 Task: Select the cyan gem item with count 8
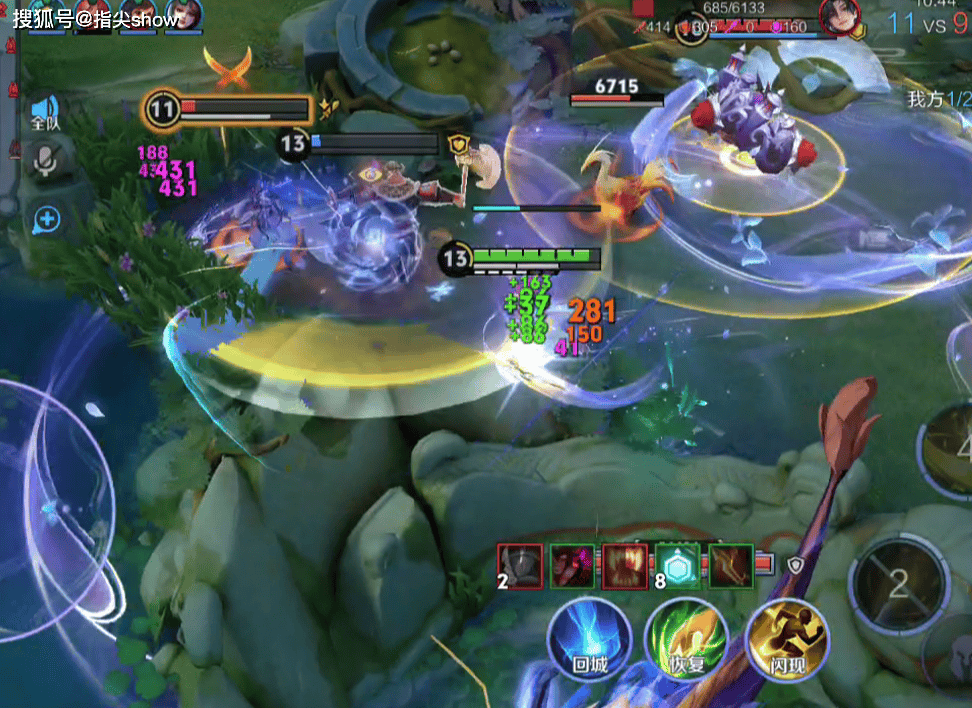pyautogui.click(x=677, y=565)
